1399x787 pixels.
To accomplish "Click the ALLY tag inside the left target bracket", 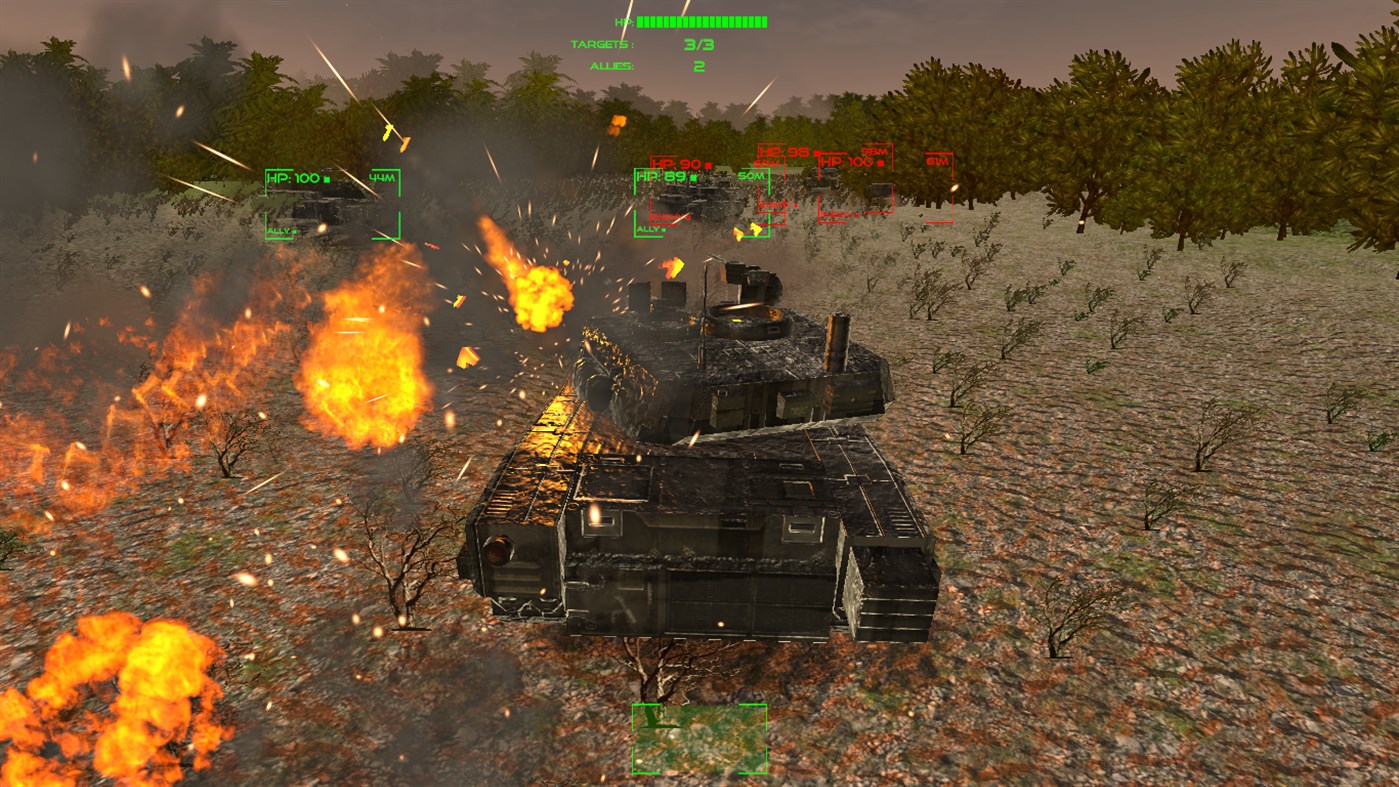I will pos(281,231).
